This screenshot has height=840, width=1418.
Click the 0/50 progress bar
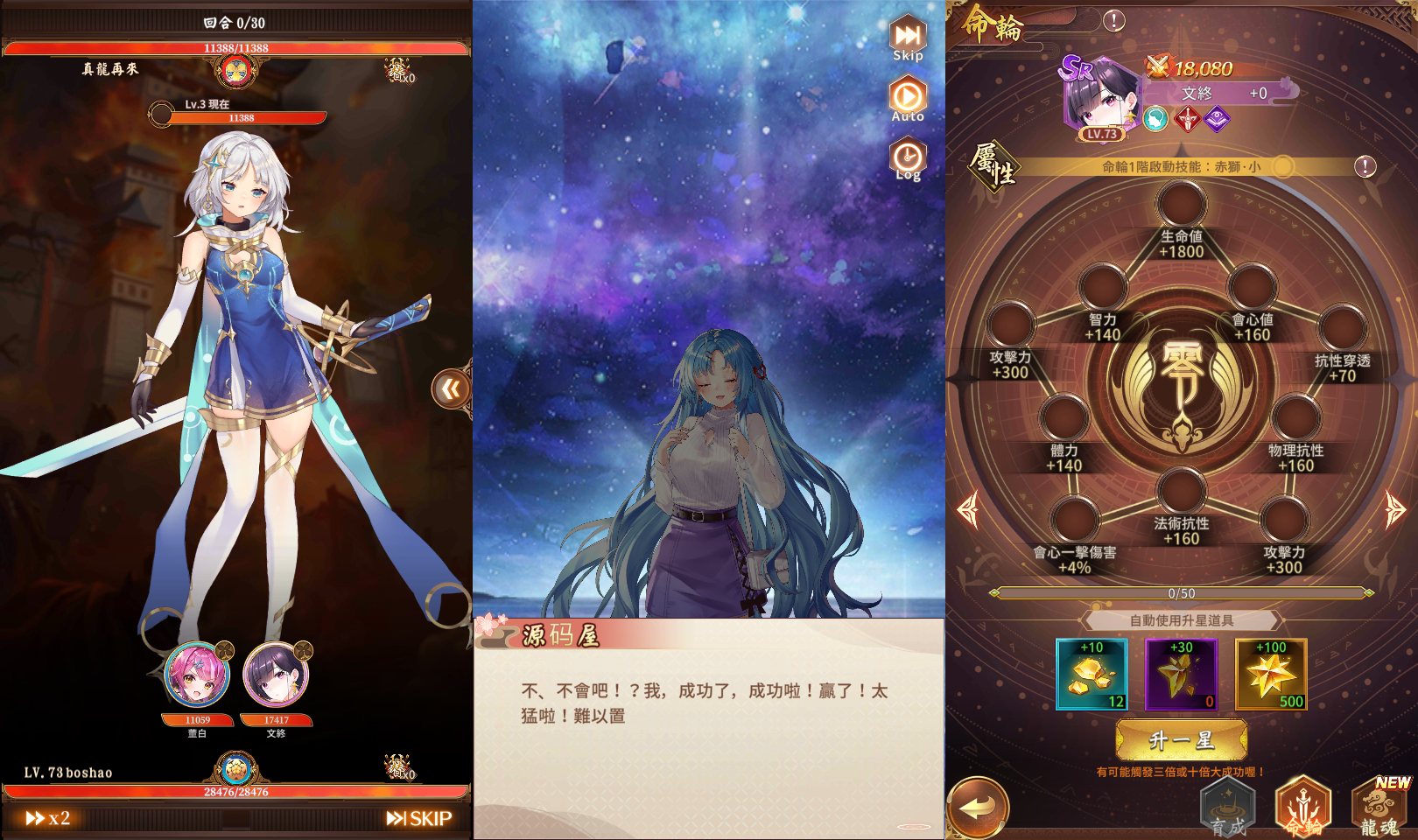coord(1181,592)
